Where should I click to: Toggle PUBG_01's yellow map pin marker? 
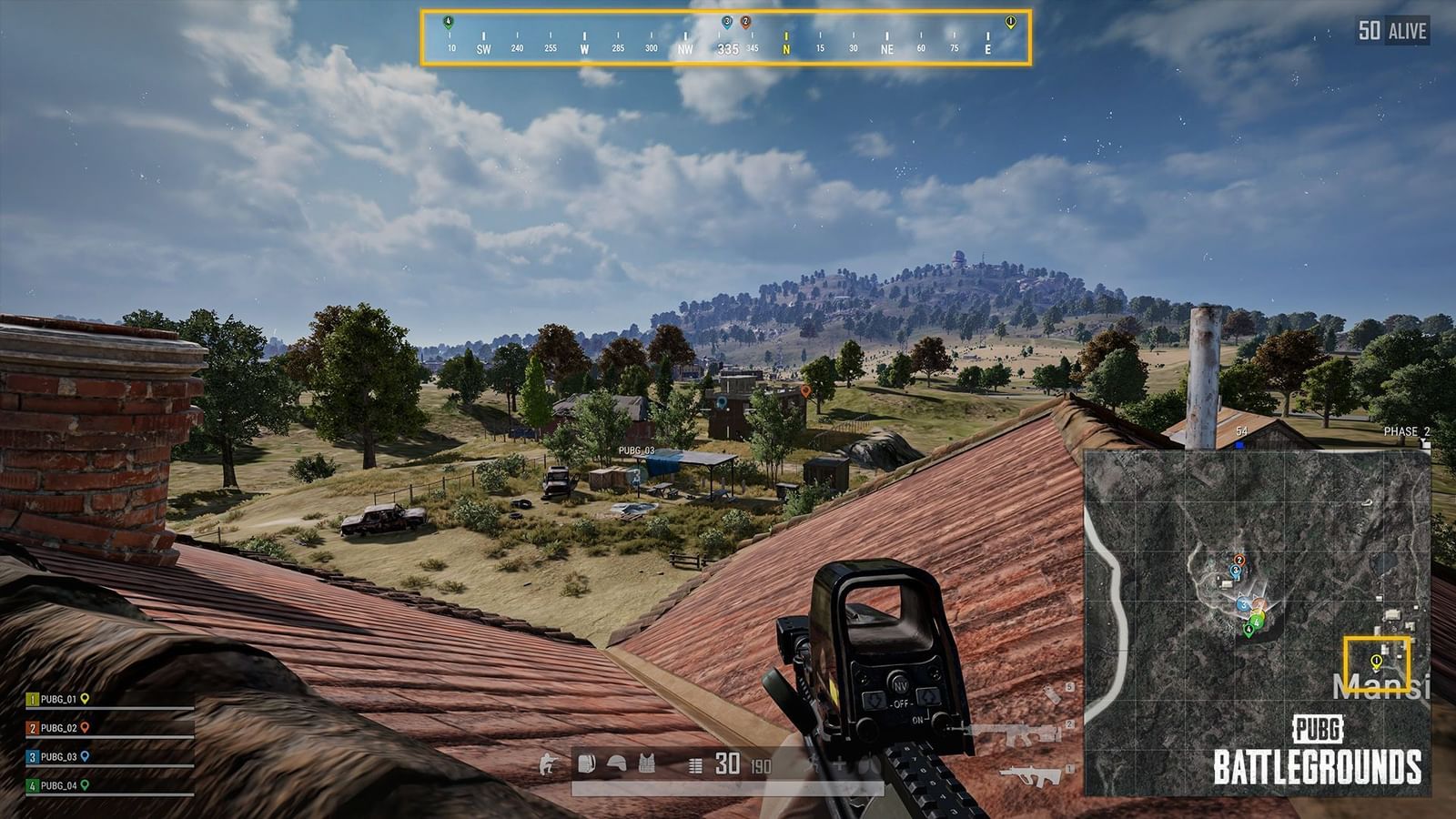point(85,699)
